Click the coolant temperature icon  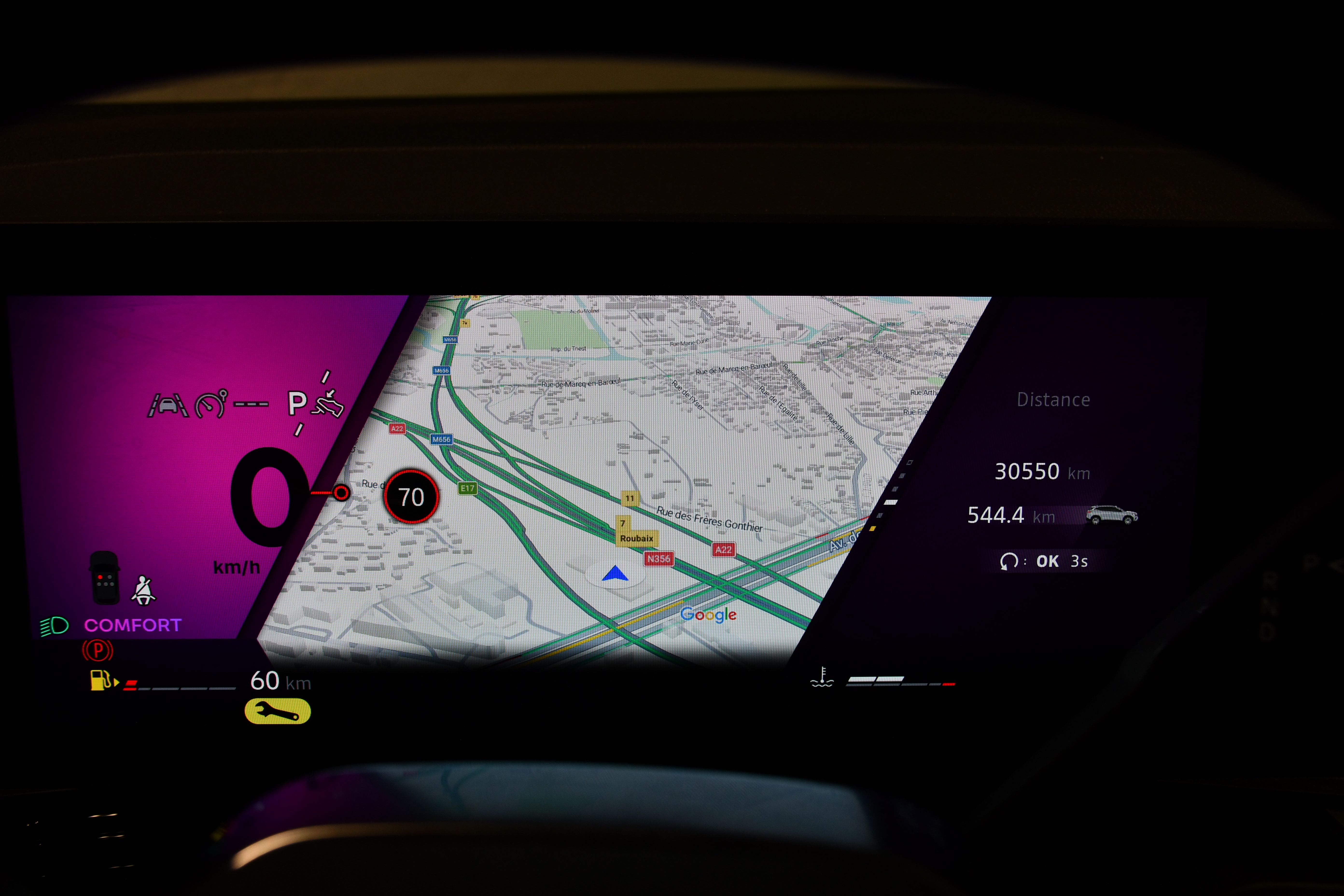[x=822, y=677]
